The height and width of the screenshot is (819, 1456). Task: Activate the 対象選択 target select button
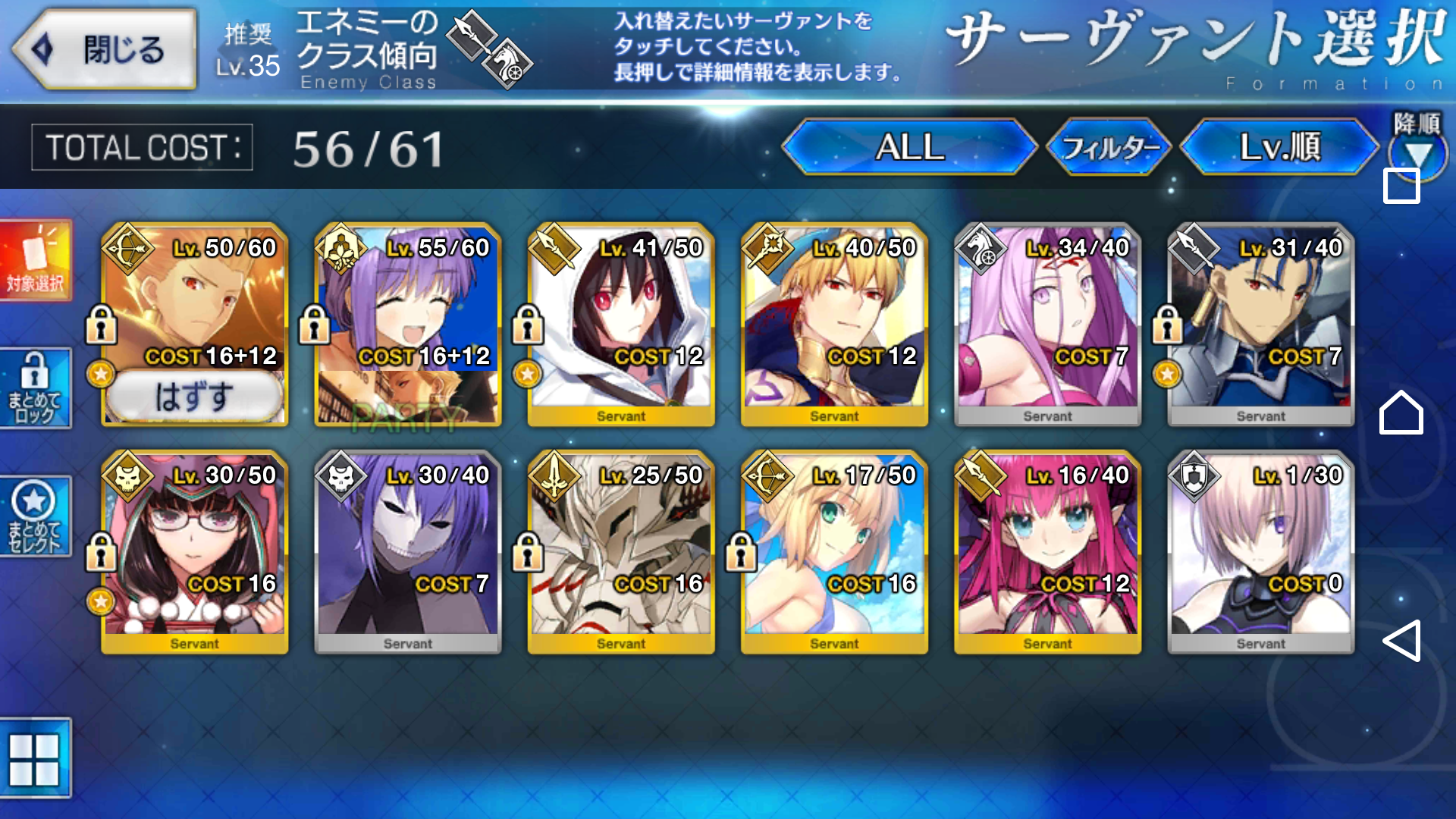pos(36,261)
